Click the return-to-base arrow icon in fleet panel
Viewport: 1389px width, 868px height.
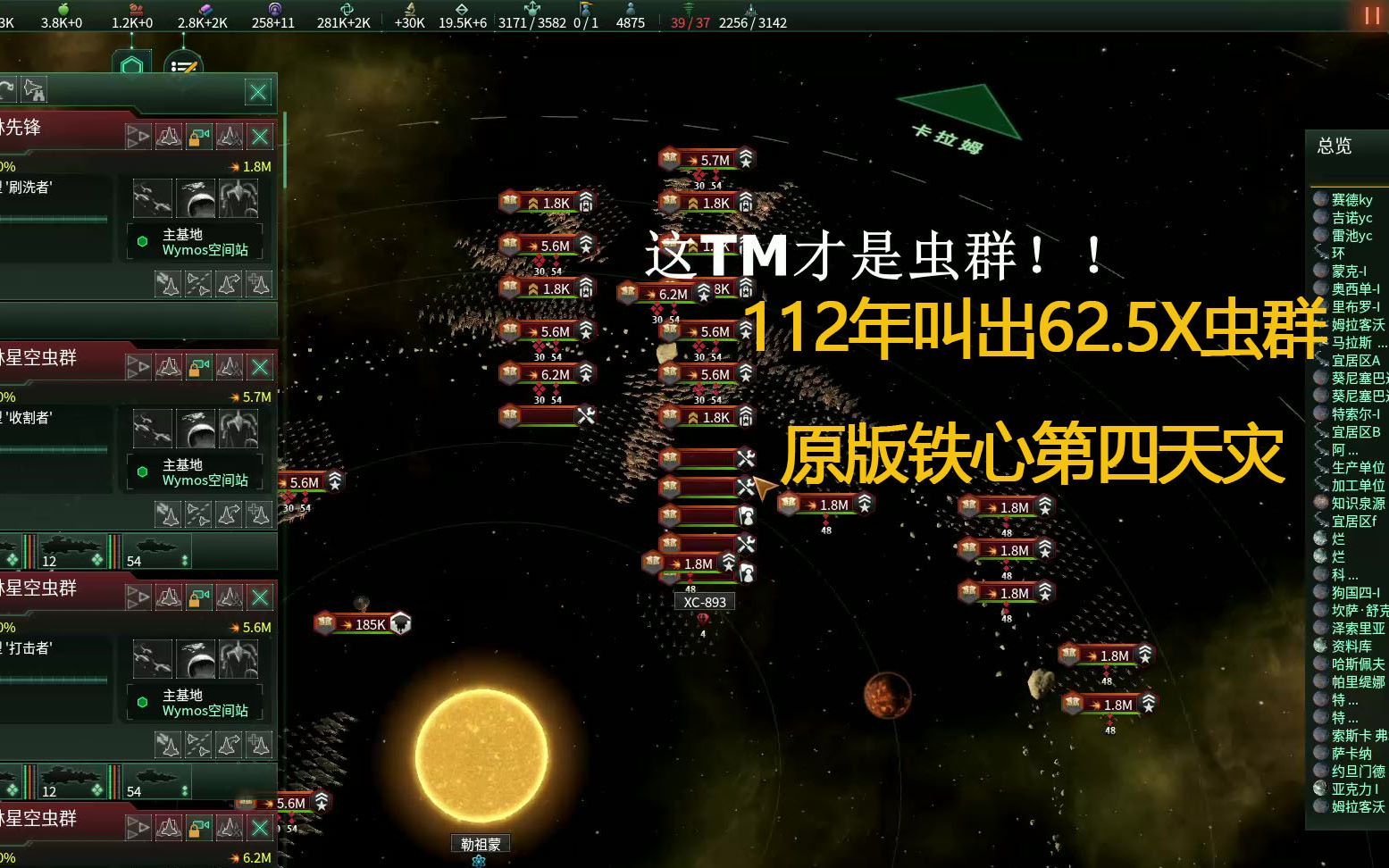point(230,284)
